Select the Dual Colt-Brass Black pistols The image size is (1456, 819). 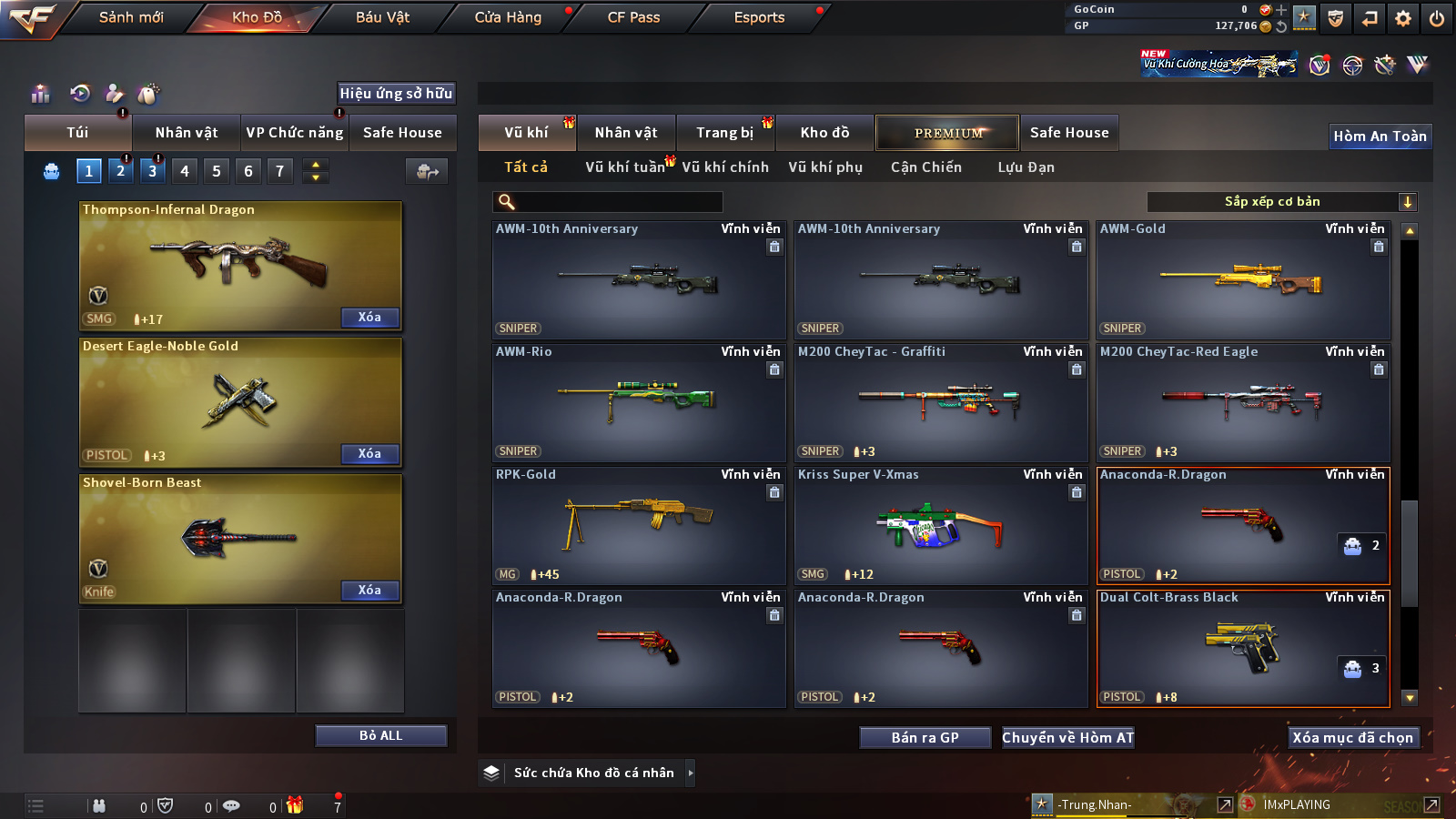[1243, 648]
